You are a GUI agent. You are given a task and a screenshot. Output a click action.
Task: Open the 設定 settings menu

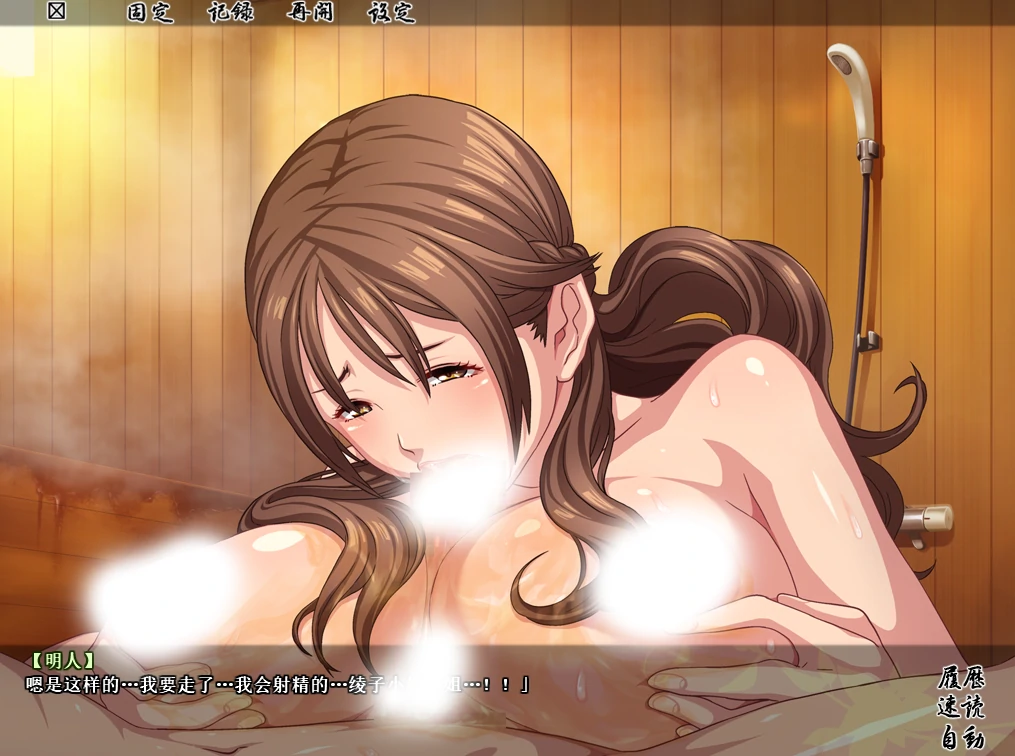click(391, 13)
